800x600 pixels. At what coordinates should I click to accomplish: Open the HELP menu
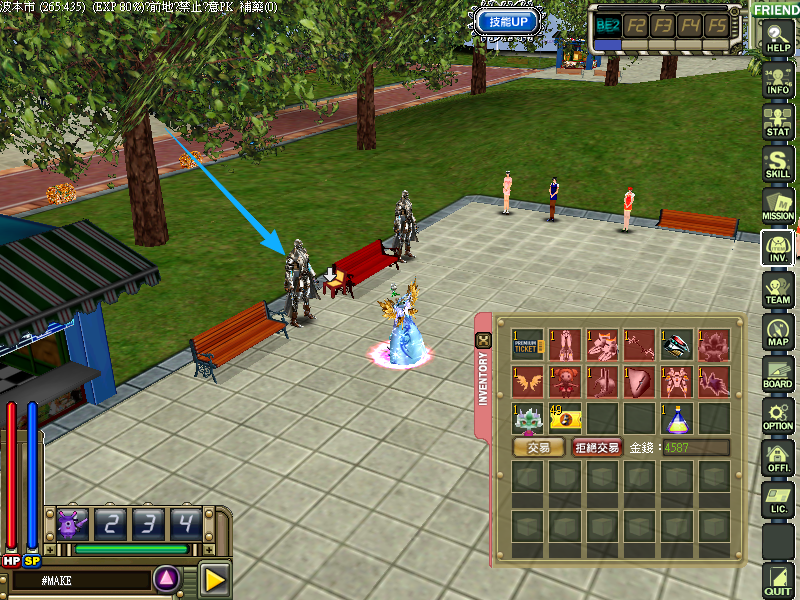click(x=777, y=38)
